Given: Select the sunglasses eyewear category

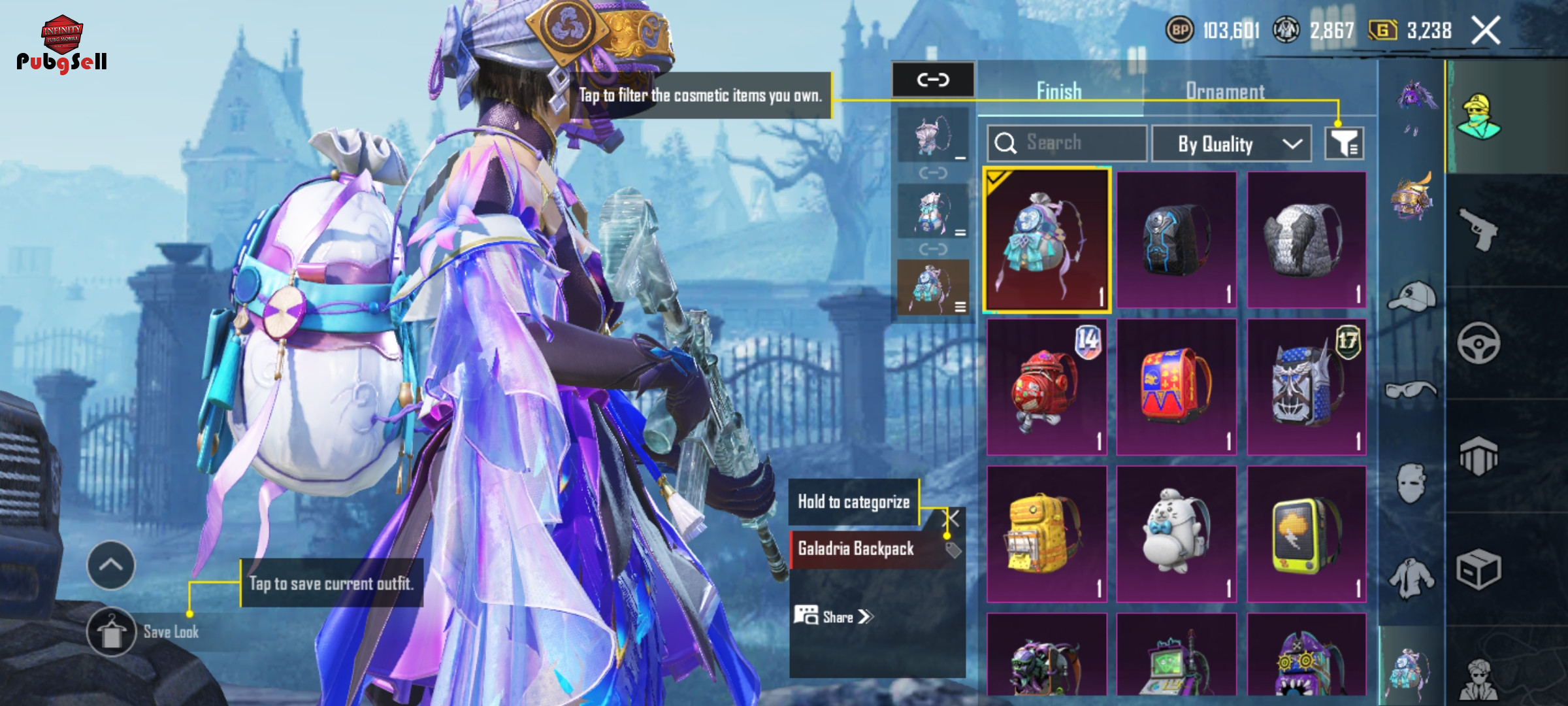Looking at the screenshot, I should pos(1411,390).
